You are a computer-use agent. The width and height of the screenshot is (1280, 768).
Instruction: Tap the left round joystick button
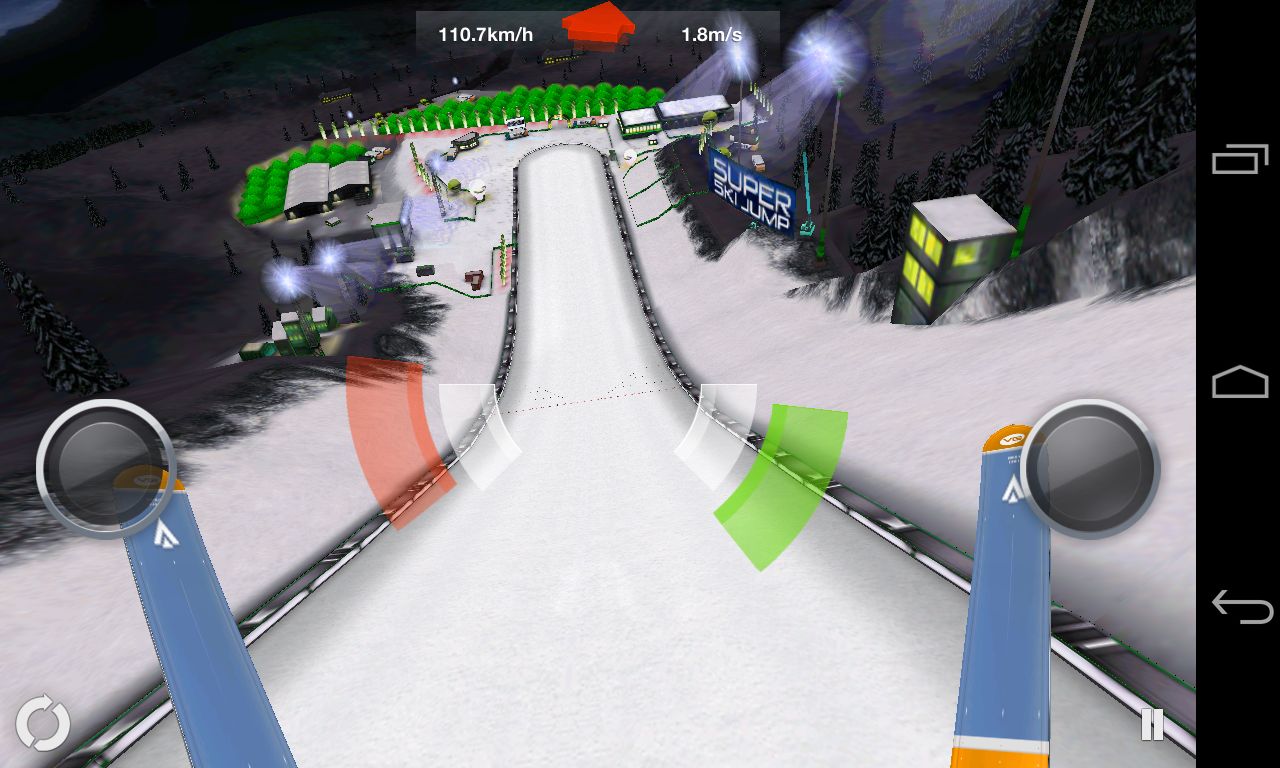coord(105,468)
